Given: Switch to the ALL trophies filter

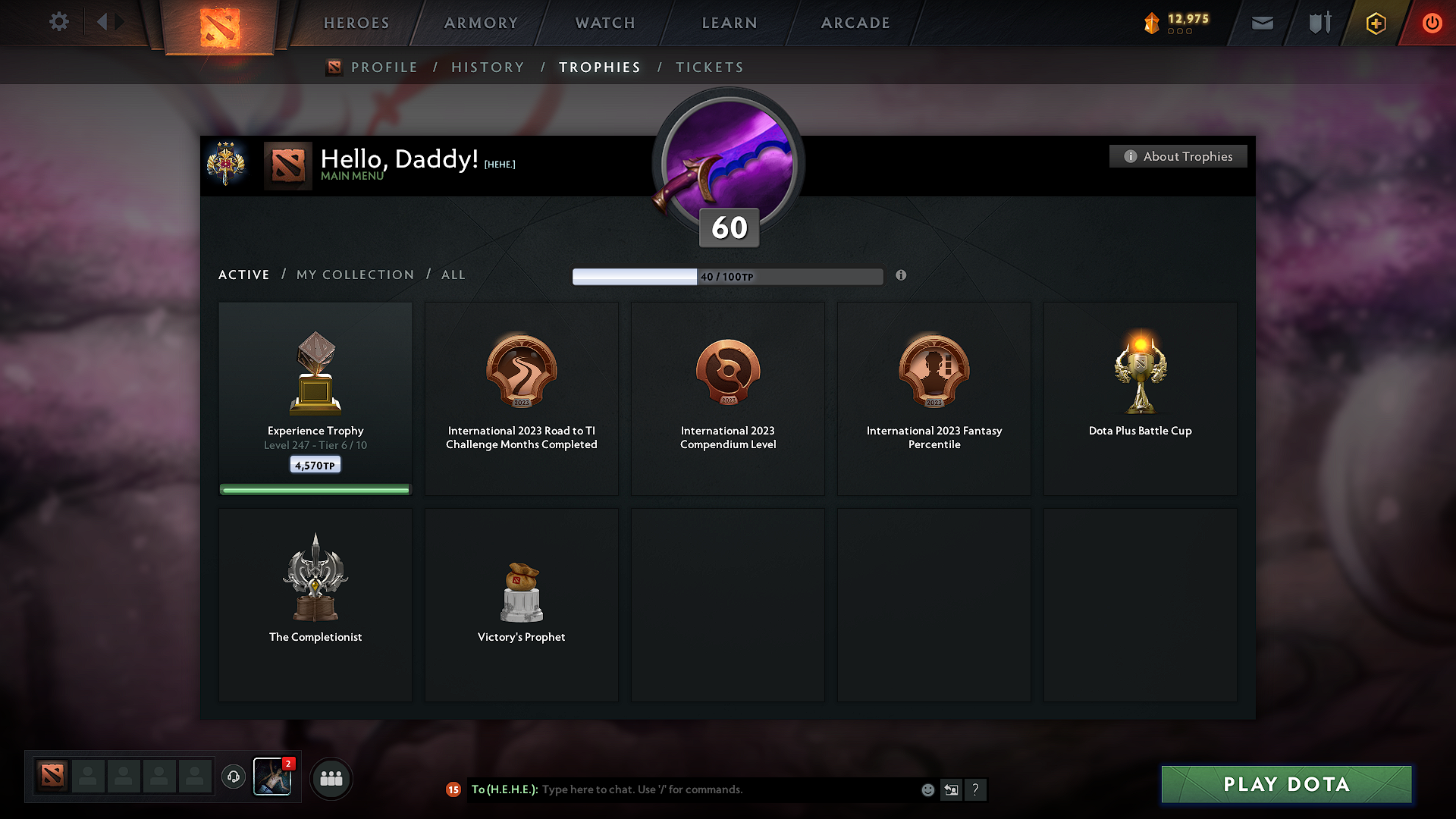Looking at the screenshot, I should [453, 275].
